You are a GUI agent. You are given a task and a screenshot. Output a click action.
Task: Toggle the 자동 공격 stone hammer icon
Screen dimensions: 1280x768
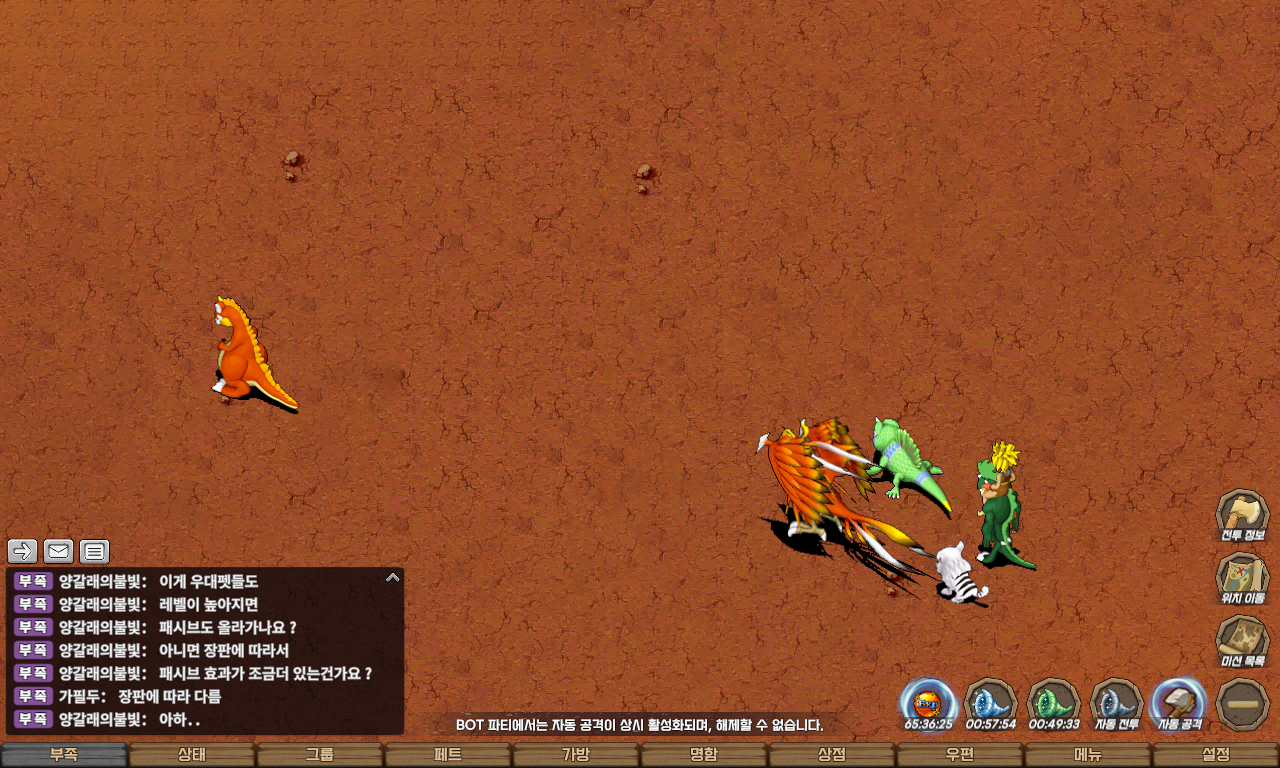(x=1179, y=703)
